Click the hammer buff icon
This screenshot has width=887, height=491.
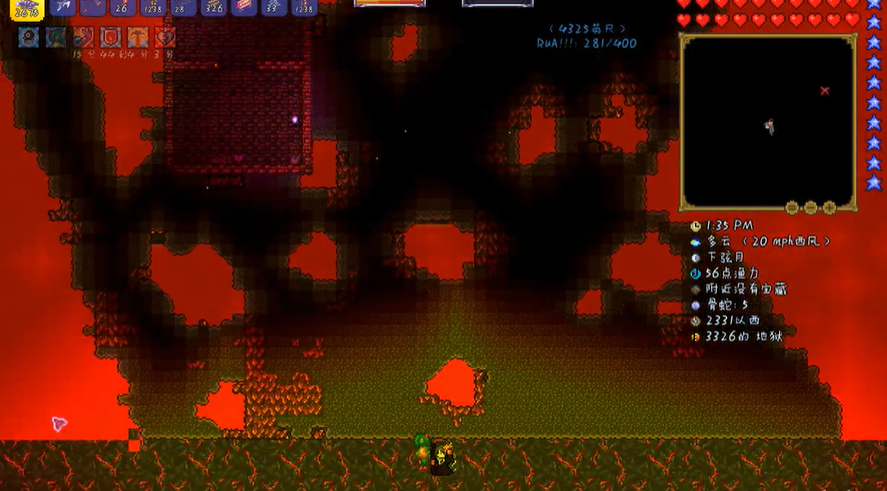137,38
